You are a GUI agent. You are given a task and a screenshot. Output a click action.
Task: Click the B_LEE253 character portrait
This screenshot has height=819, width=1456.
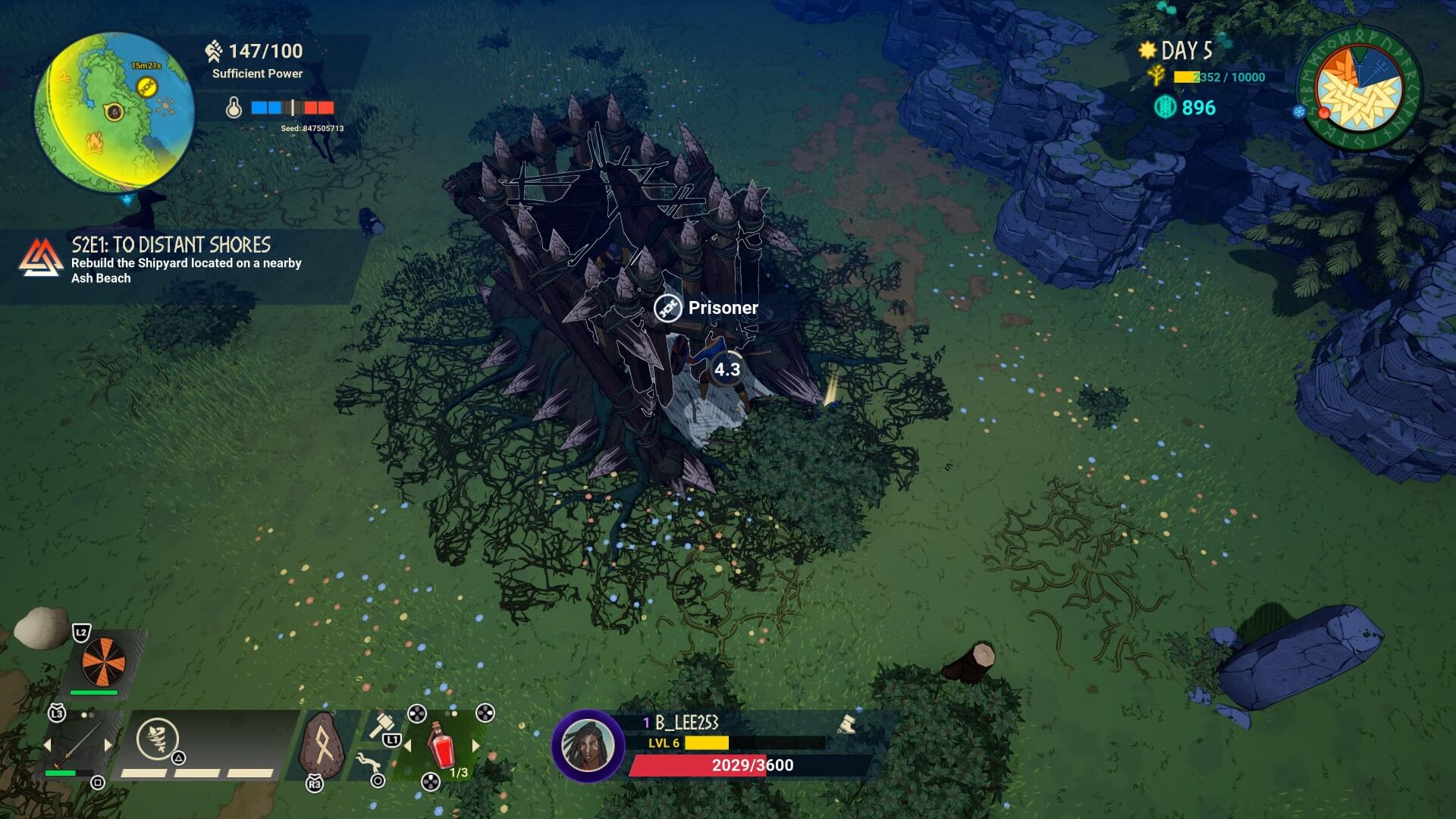[x=587, y=745]
